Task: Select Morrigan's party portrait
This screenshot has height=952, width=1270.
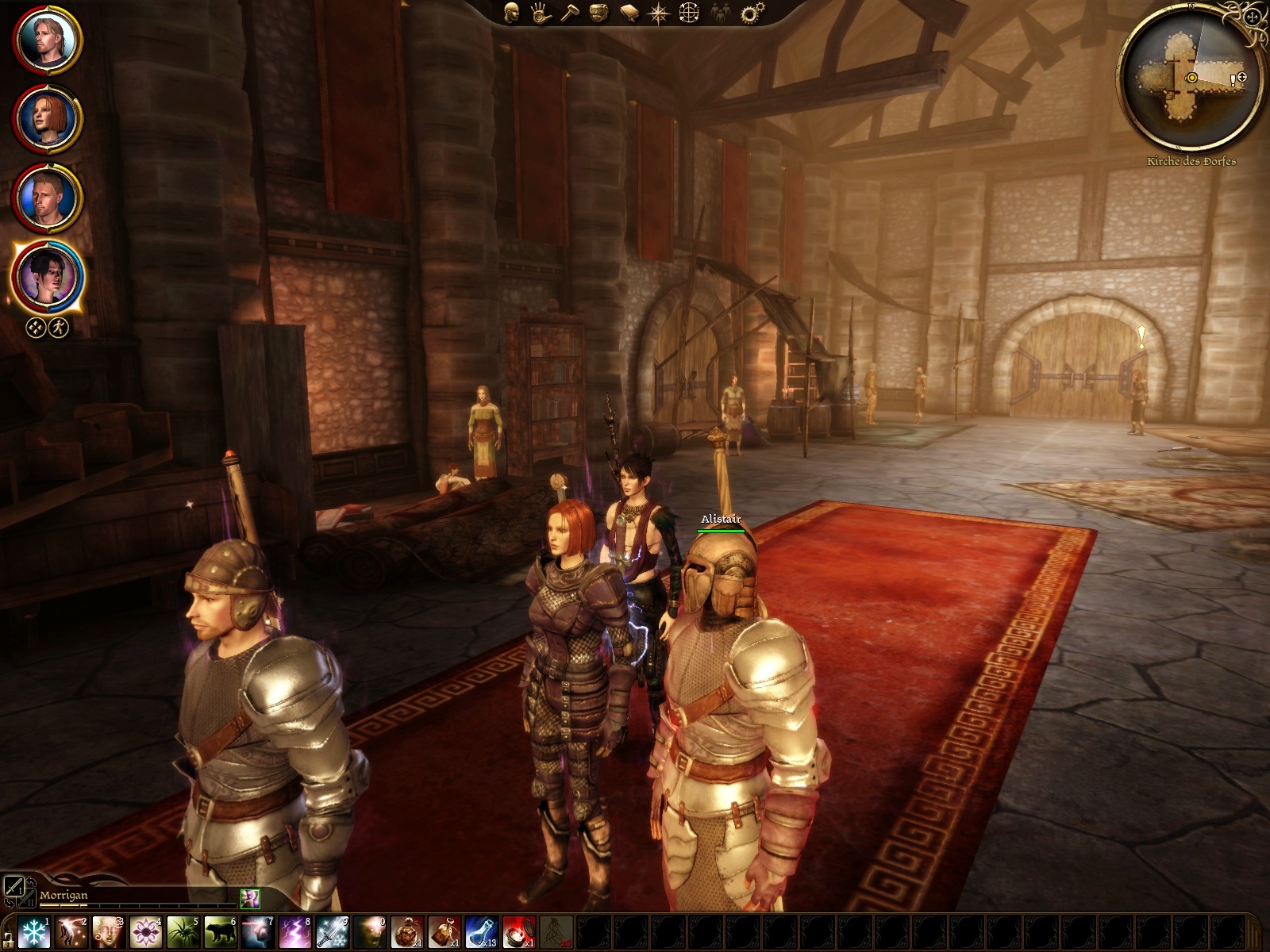Action: [x=47, y=278]
